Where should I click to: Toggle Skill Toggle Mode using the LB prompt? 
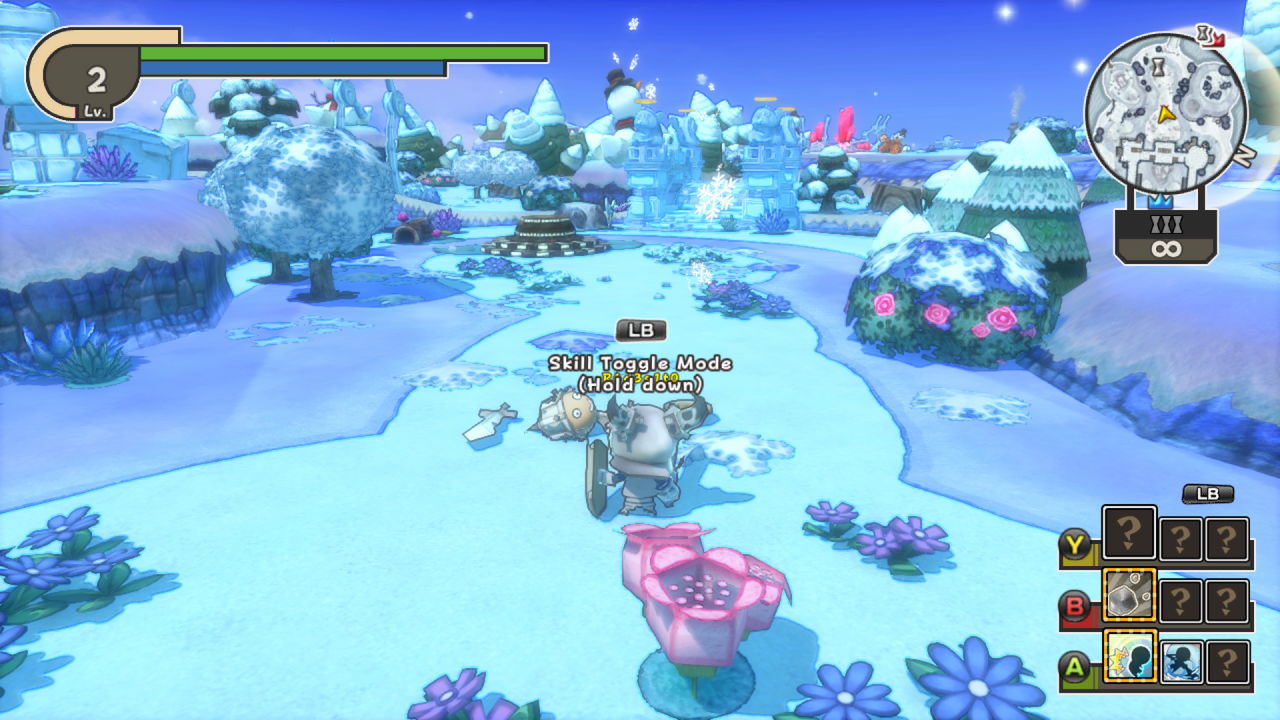[x=640, y=329]
